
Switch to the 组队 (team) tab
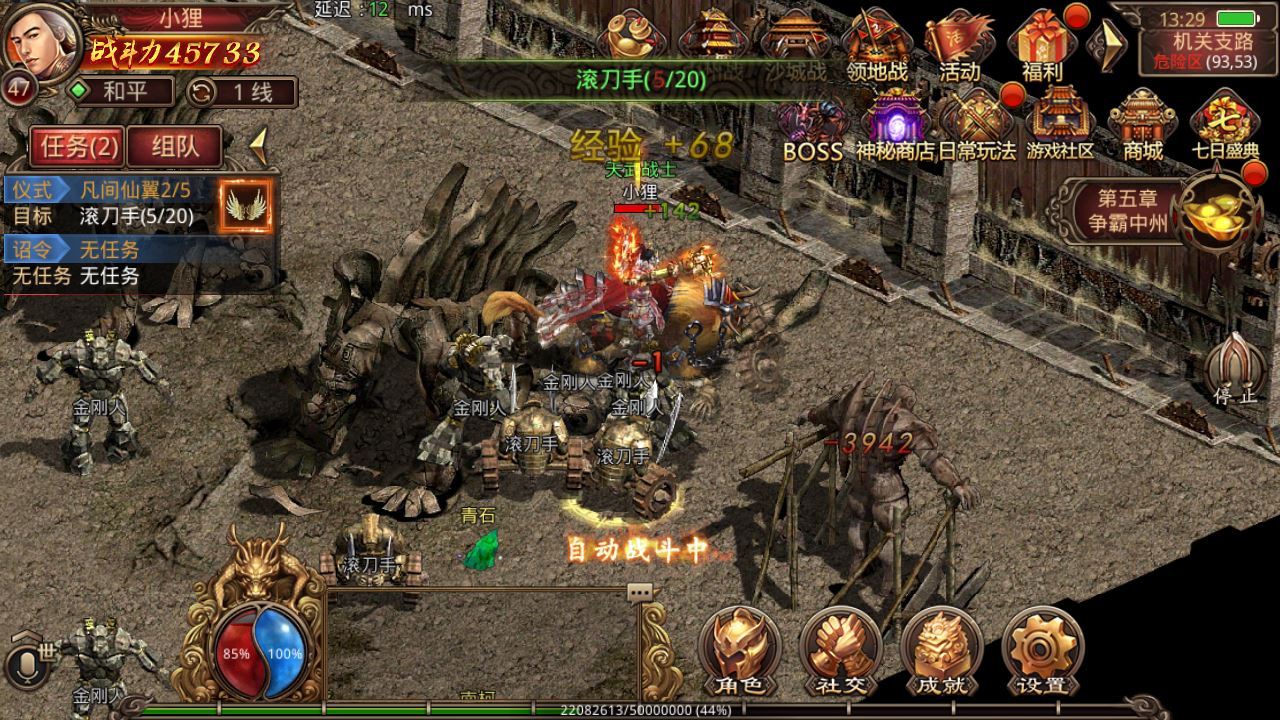(174, 147)
